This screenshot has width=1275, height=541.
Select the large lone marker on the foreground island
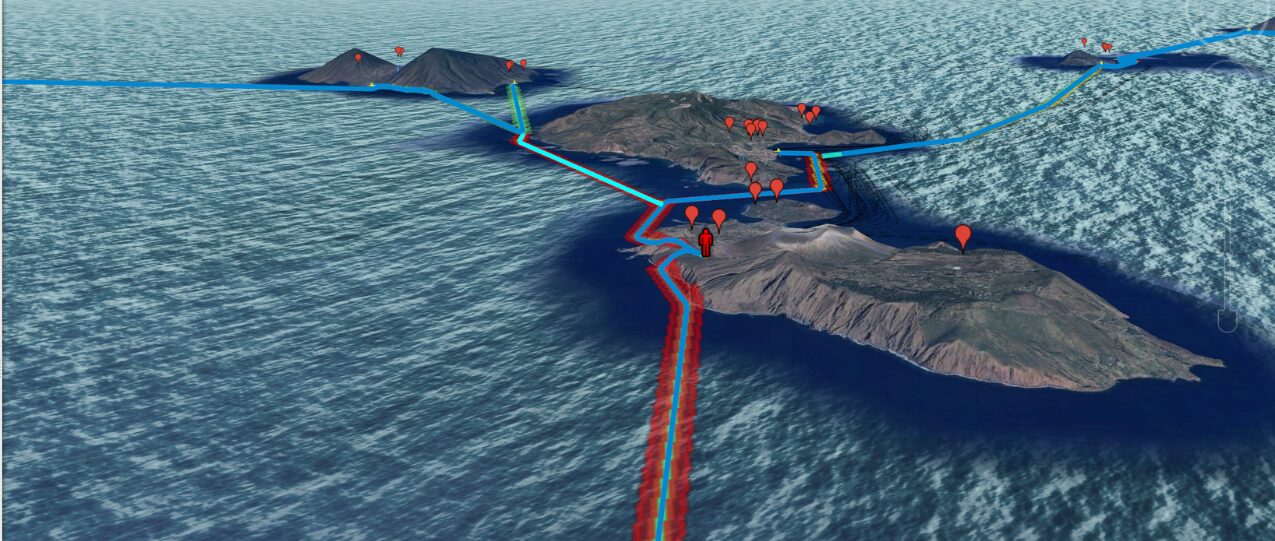click(963, 236)
